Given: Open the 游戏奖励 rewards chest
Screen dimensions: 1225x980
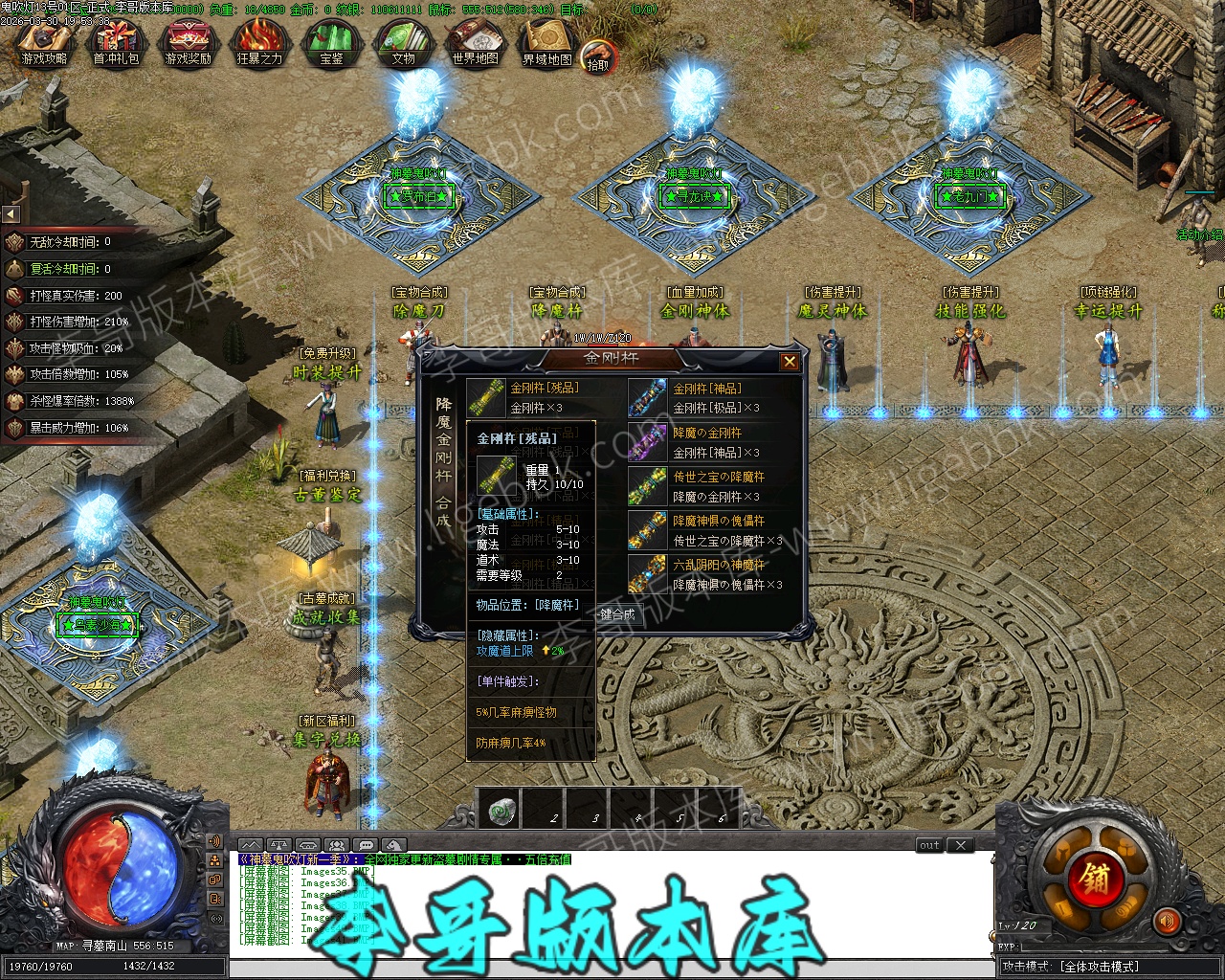Looking at the screenshot, I should [x=188, y=44].
